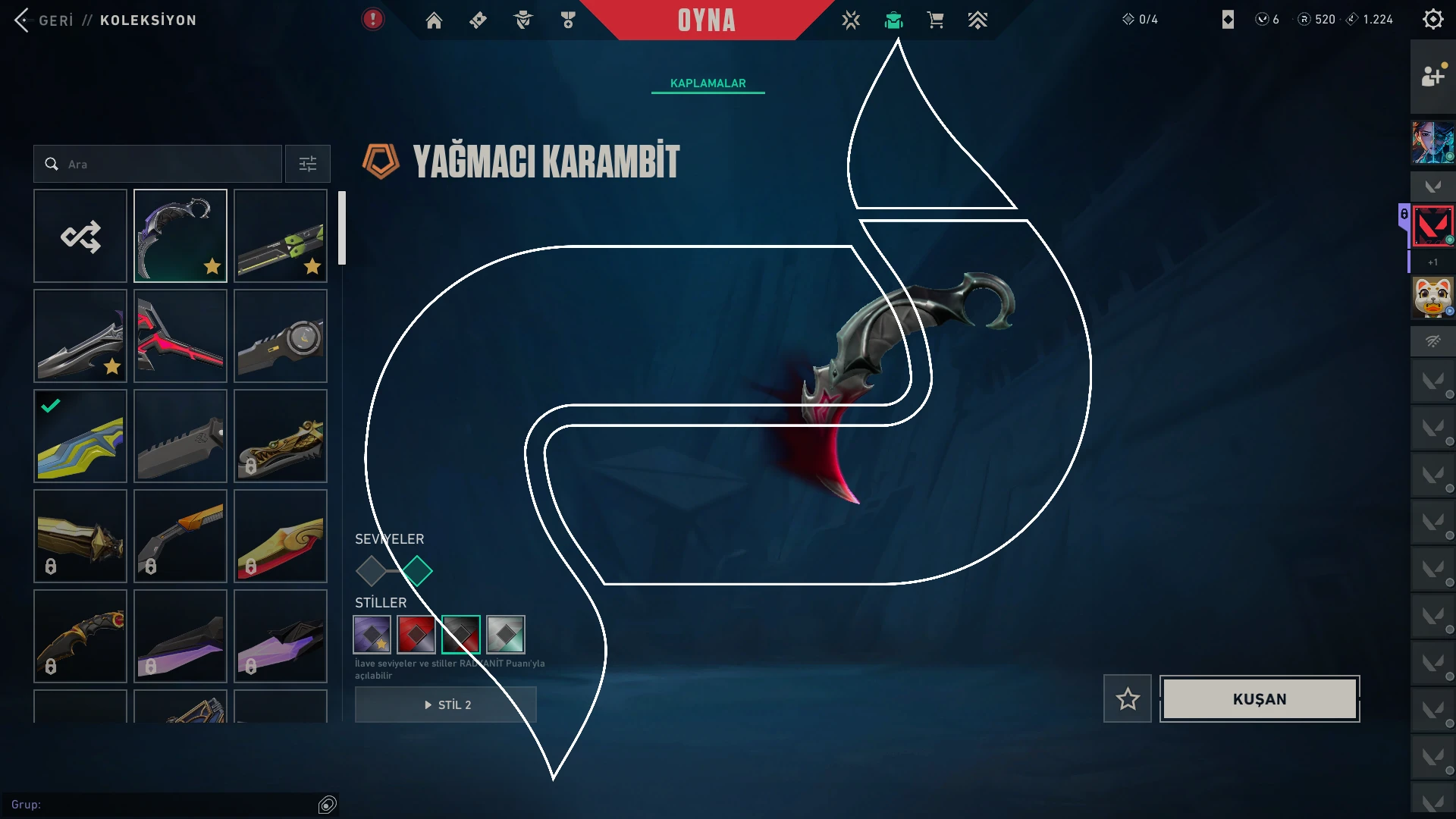Open the Agents icon in top navigation
The width and height of the screenshot is (1456, 819).
[x=522, y=20]
